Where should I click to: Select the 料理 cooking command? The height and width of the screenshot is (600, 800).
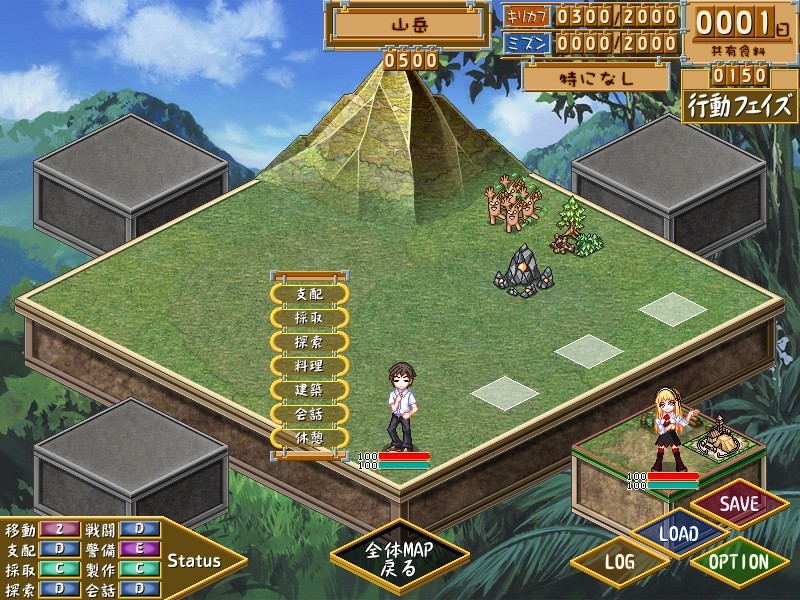(x=309, y=366)
